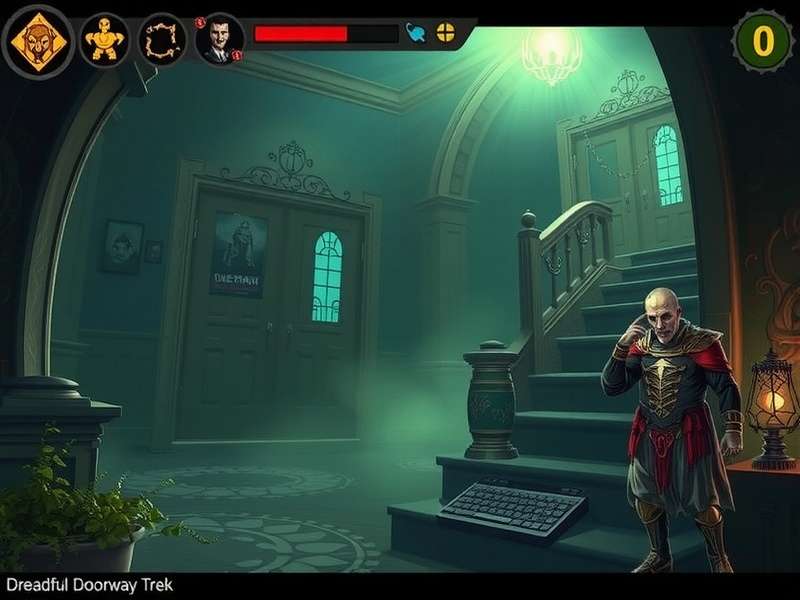
Task: Click the blue bird icon
Action: click(416, 33)
